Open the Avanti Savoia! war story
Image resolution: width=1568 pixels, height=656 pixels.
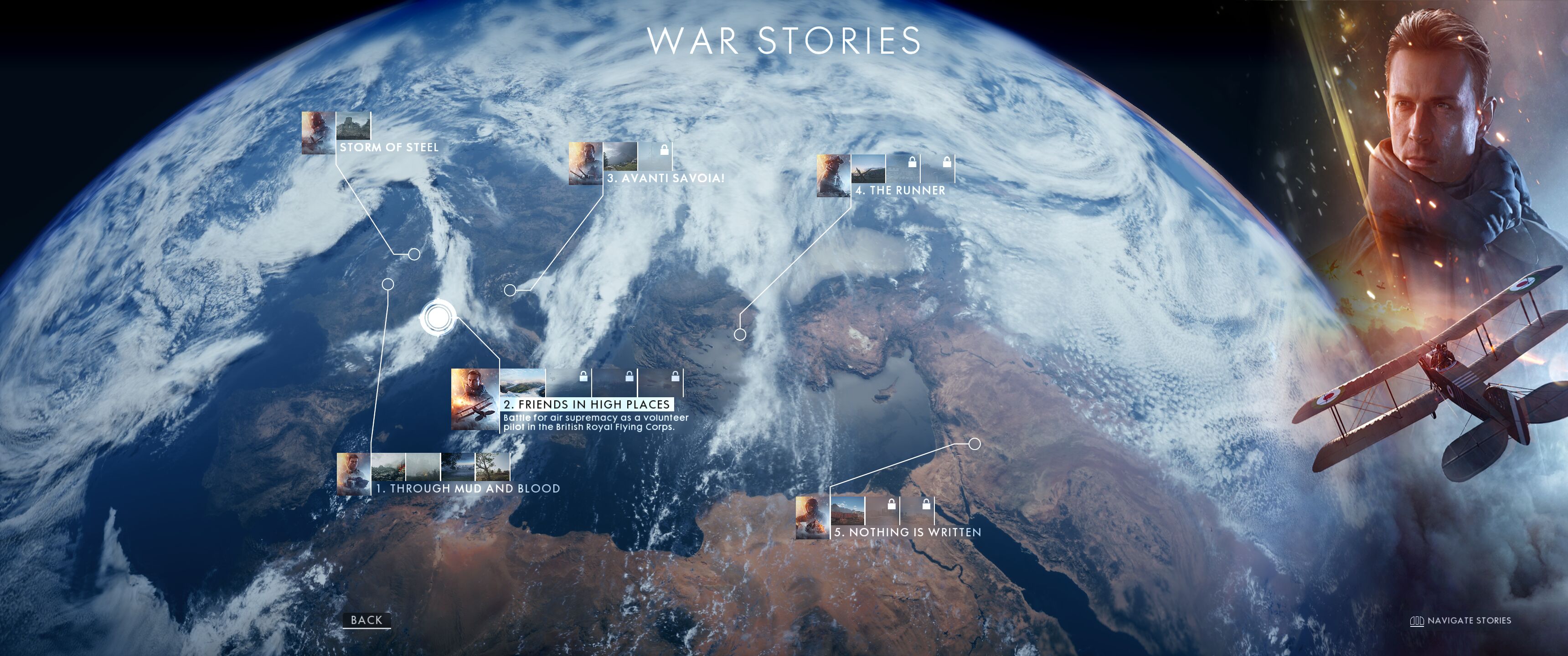pyautogui.click(x=665, y=178)
